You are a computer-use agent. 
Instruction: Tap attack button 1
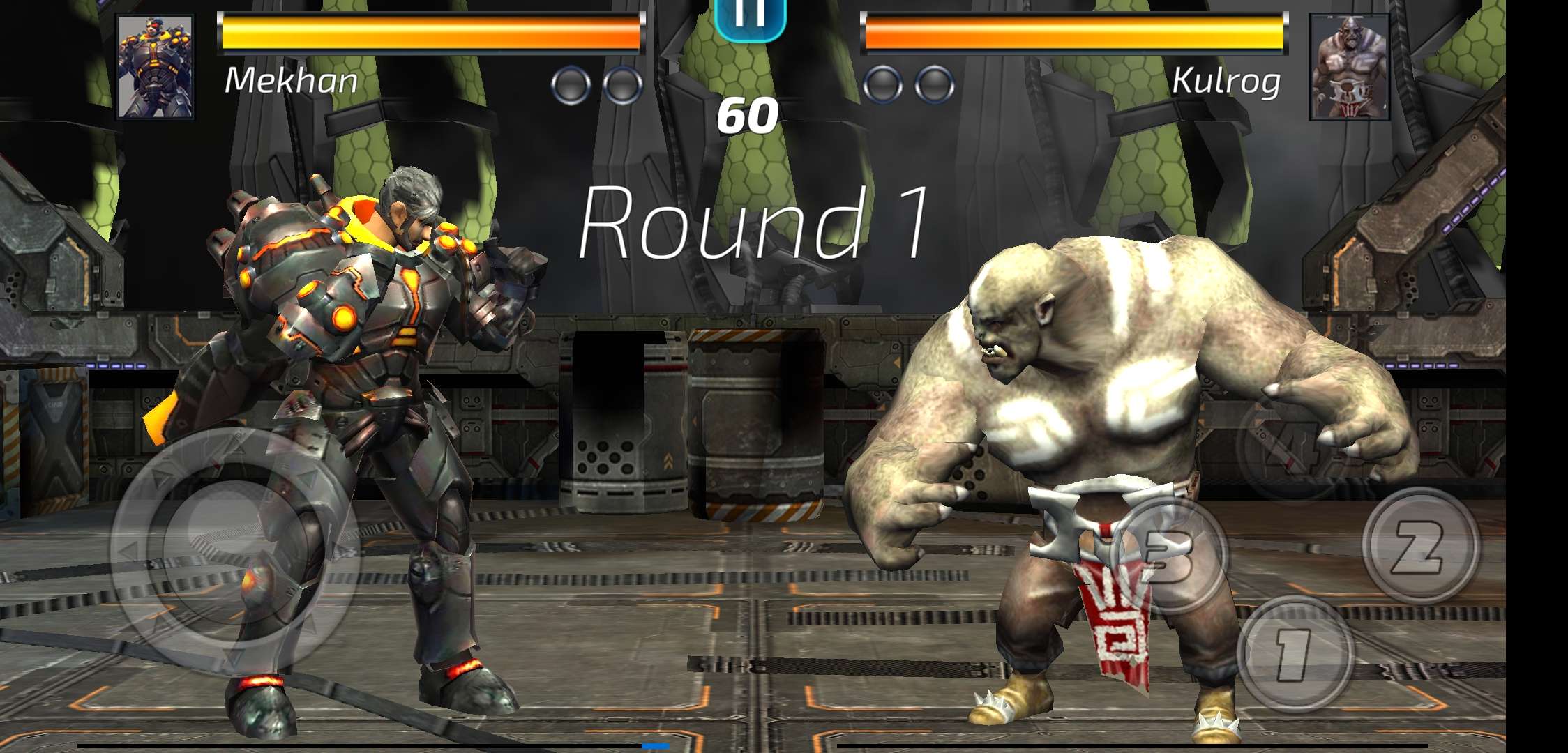1295,654
